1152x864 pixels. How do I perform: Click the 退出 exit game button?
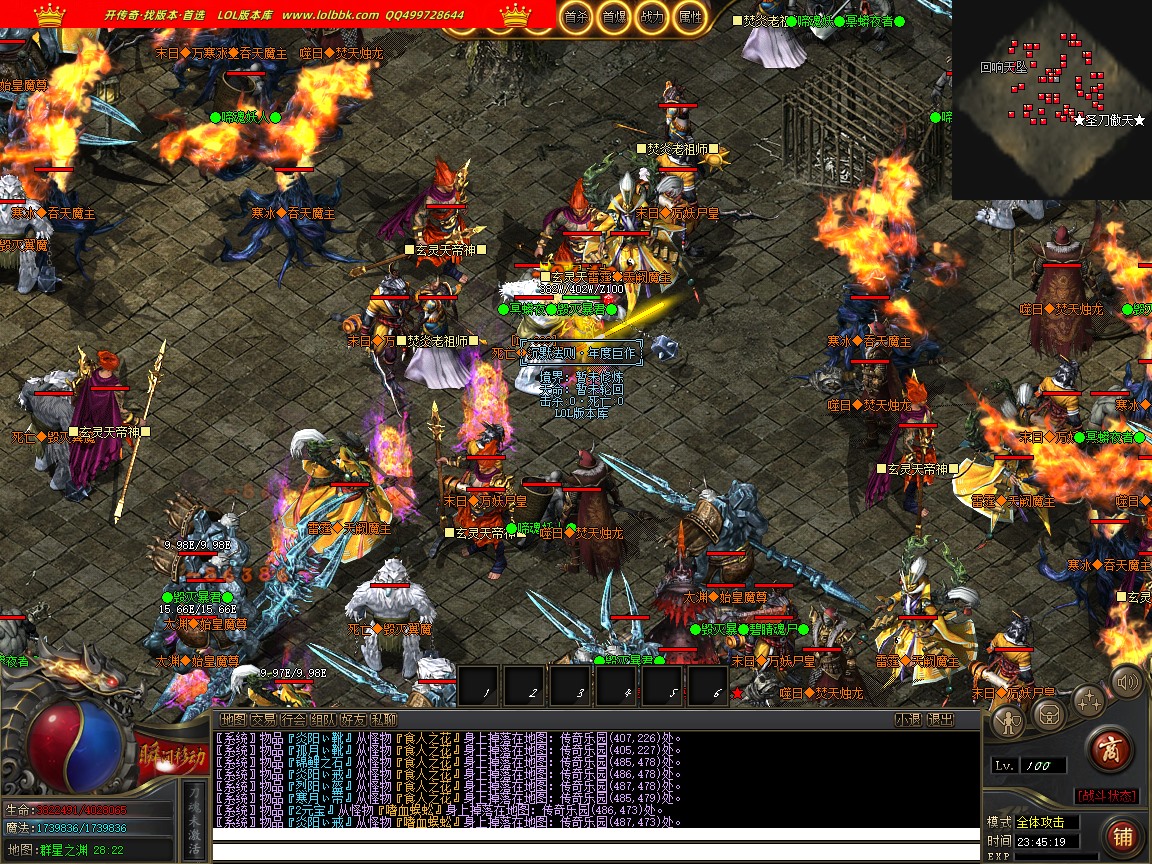[x=940, y=719]
